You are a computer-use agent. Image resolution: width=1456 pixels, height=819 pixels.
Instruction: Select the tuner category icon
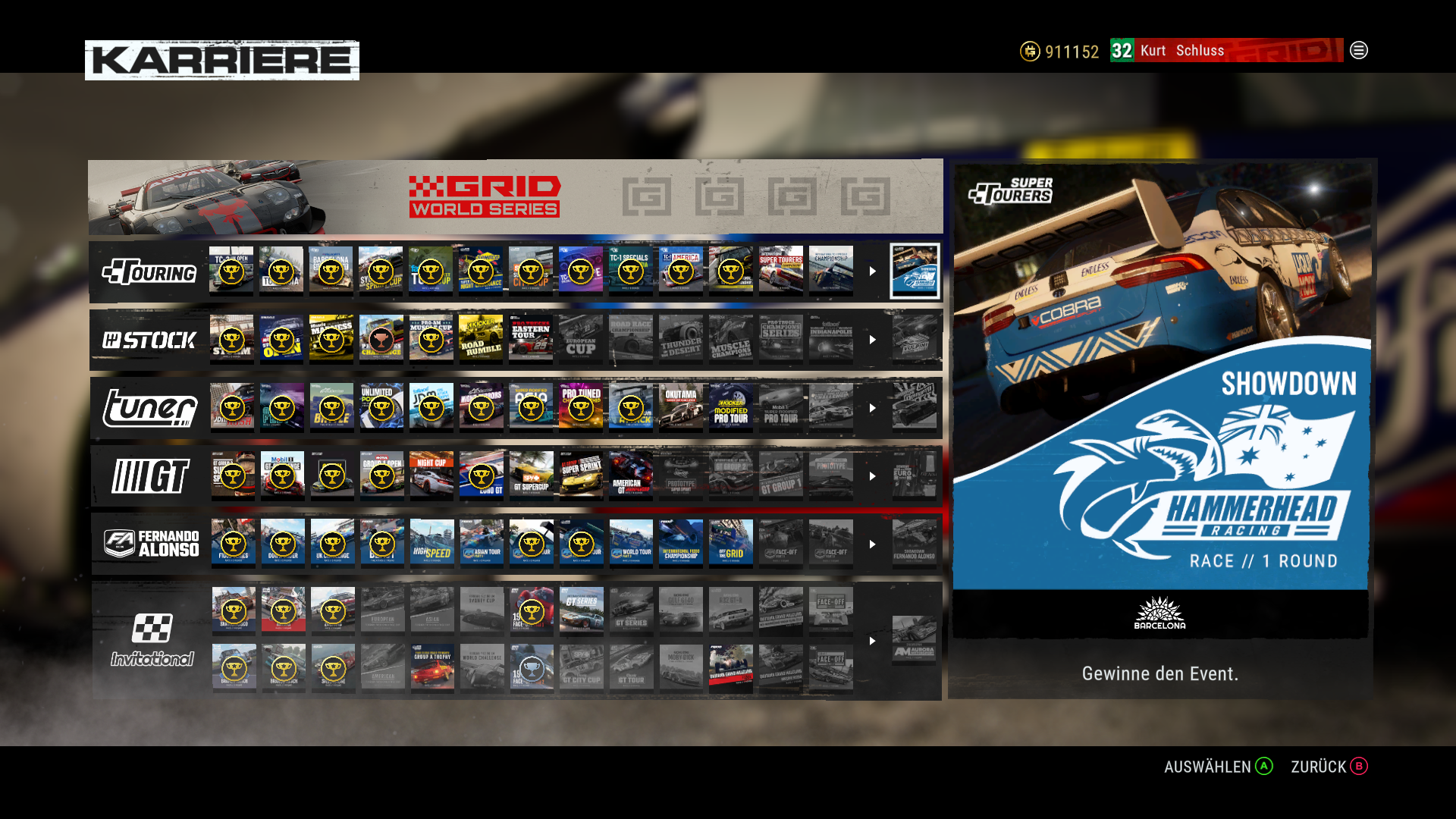click(x=149, y=407)
